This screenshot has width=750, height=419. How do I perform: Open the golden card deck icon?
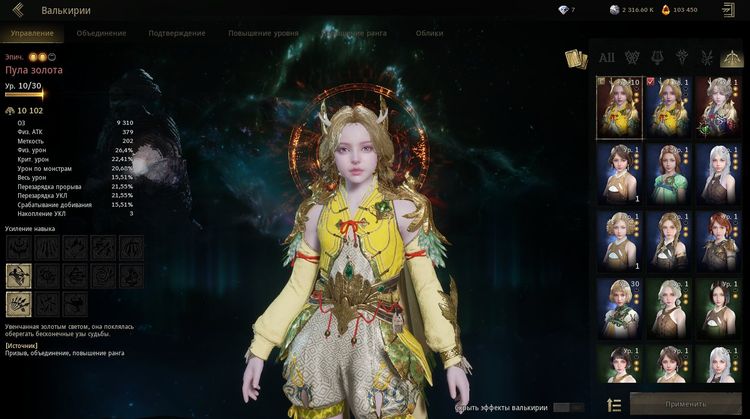pyautogui.click(x=574, y=58)
